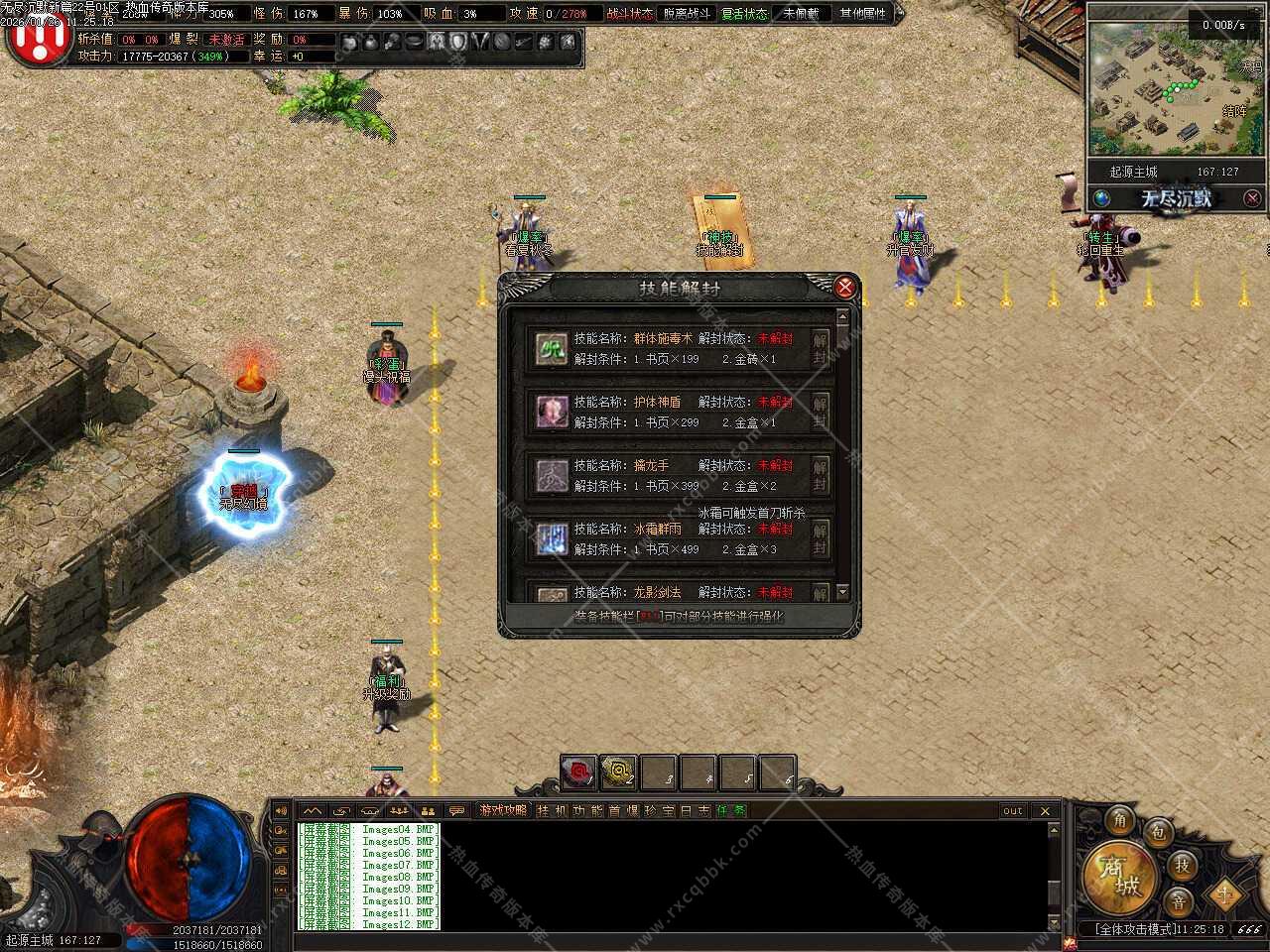This screenshot has height=952, width=1270.
Task: Use the gold swirl item in hotbar slot 2
Action: pyautogui.click(x=619, y=772)
